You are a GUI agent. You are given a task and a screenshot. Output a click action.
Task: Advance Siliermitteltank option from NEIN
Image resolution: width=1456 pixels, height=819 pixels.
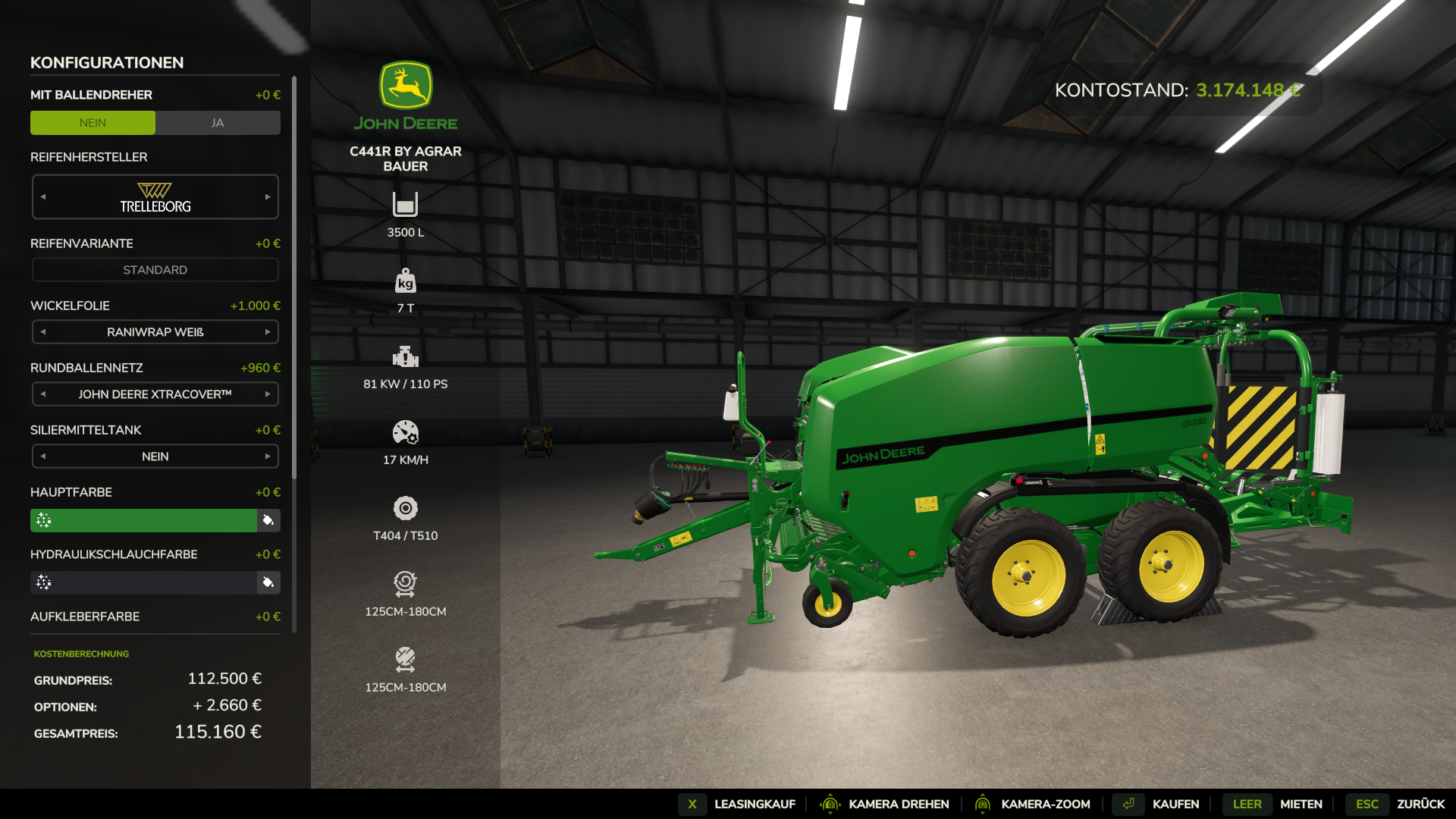[268, 457]
